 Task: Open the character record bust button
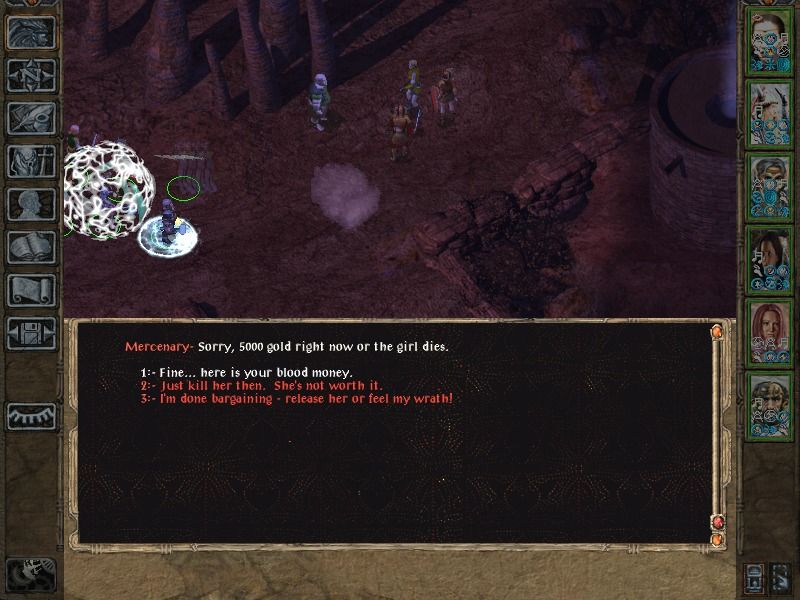31,204
